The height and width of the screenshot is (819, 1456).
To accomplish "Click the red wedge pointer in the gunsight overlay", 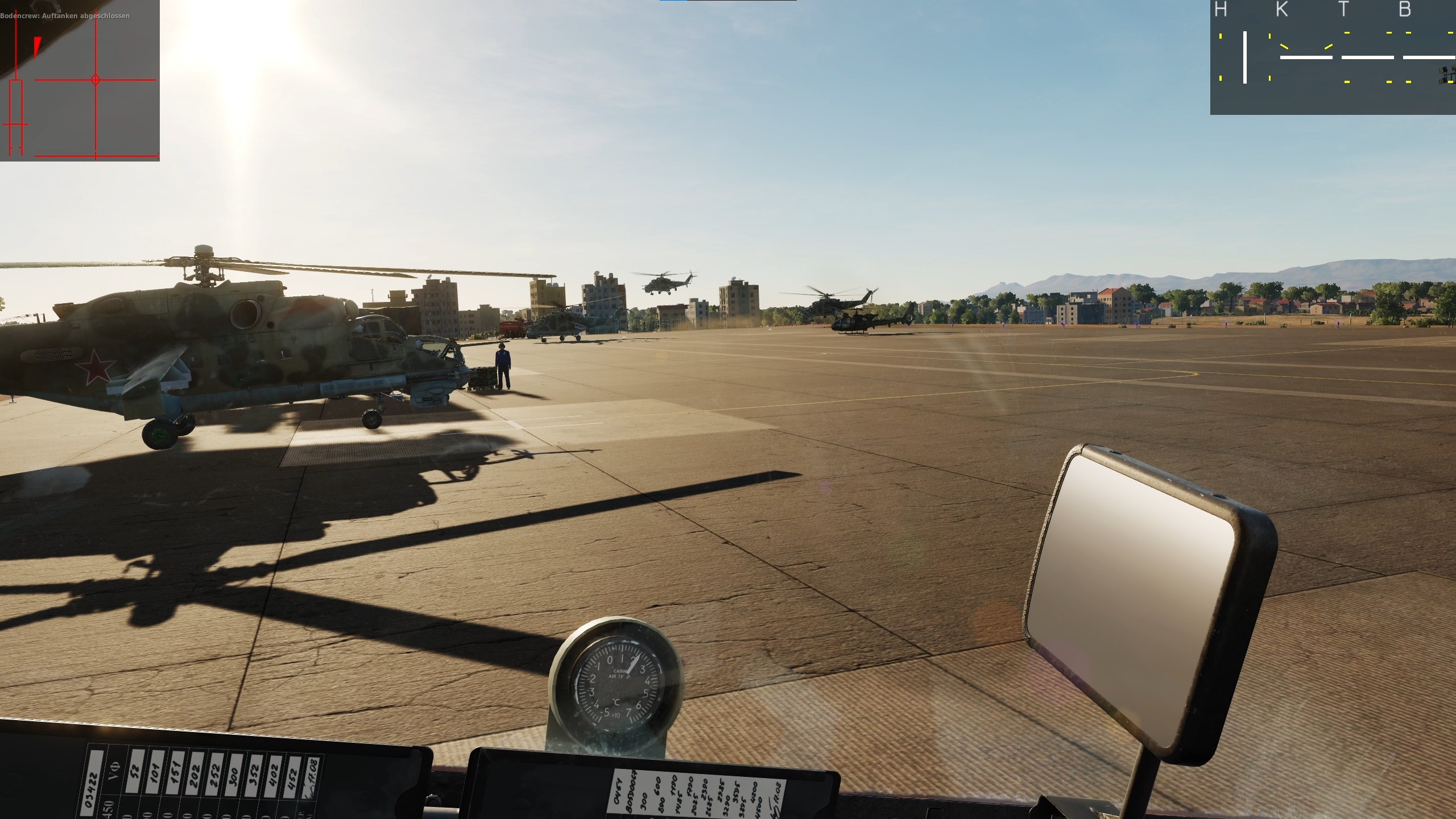I will click(x=36, y=48).
